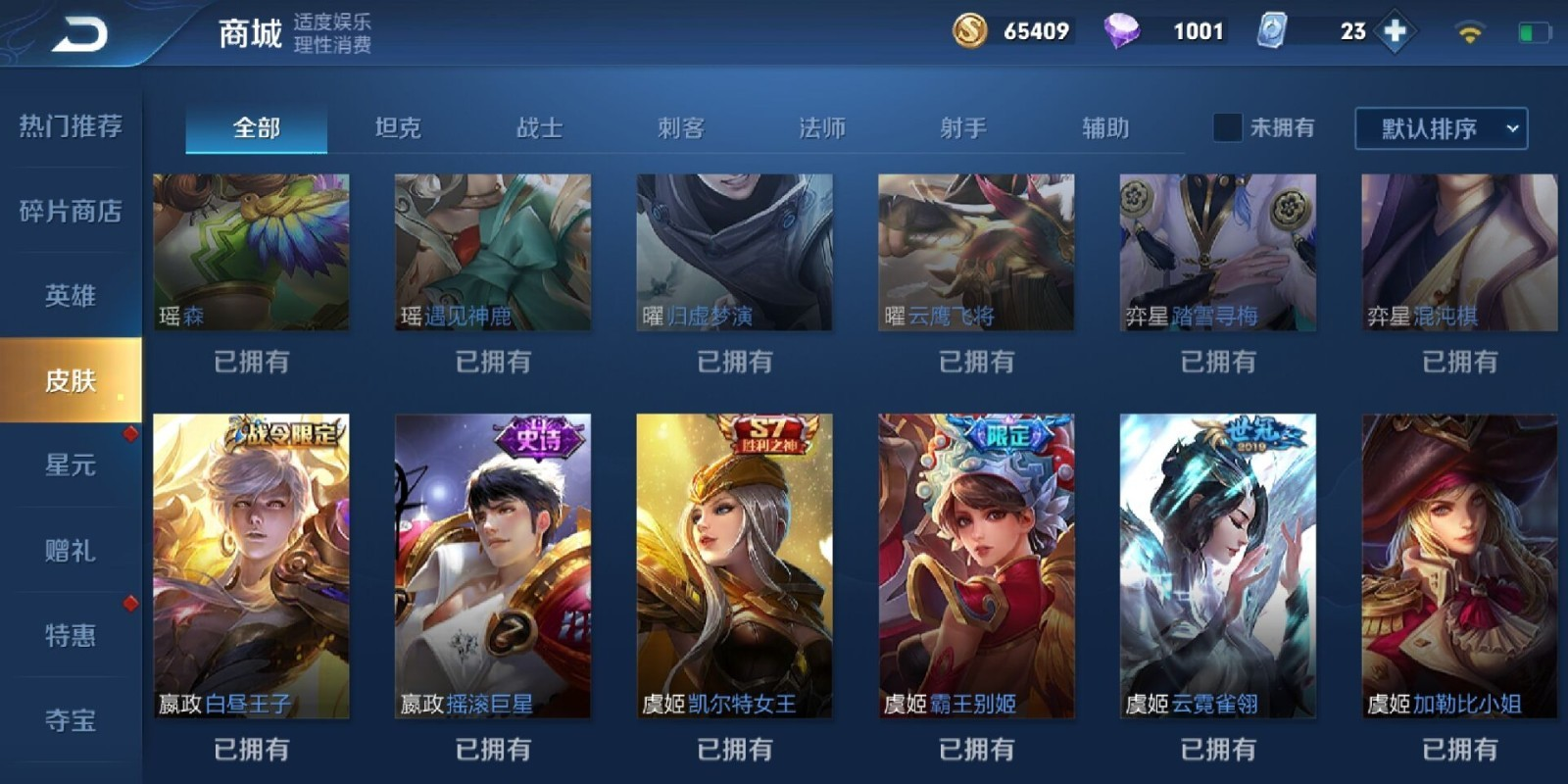
Task: Click the blue voucher token icon
Action: 1273,30
